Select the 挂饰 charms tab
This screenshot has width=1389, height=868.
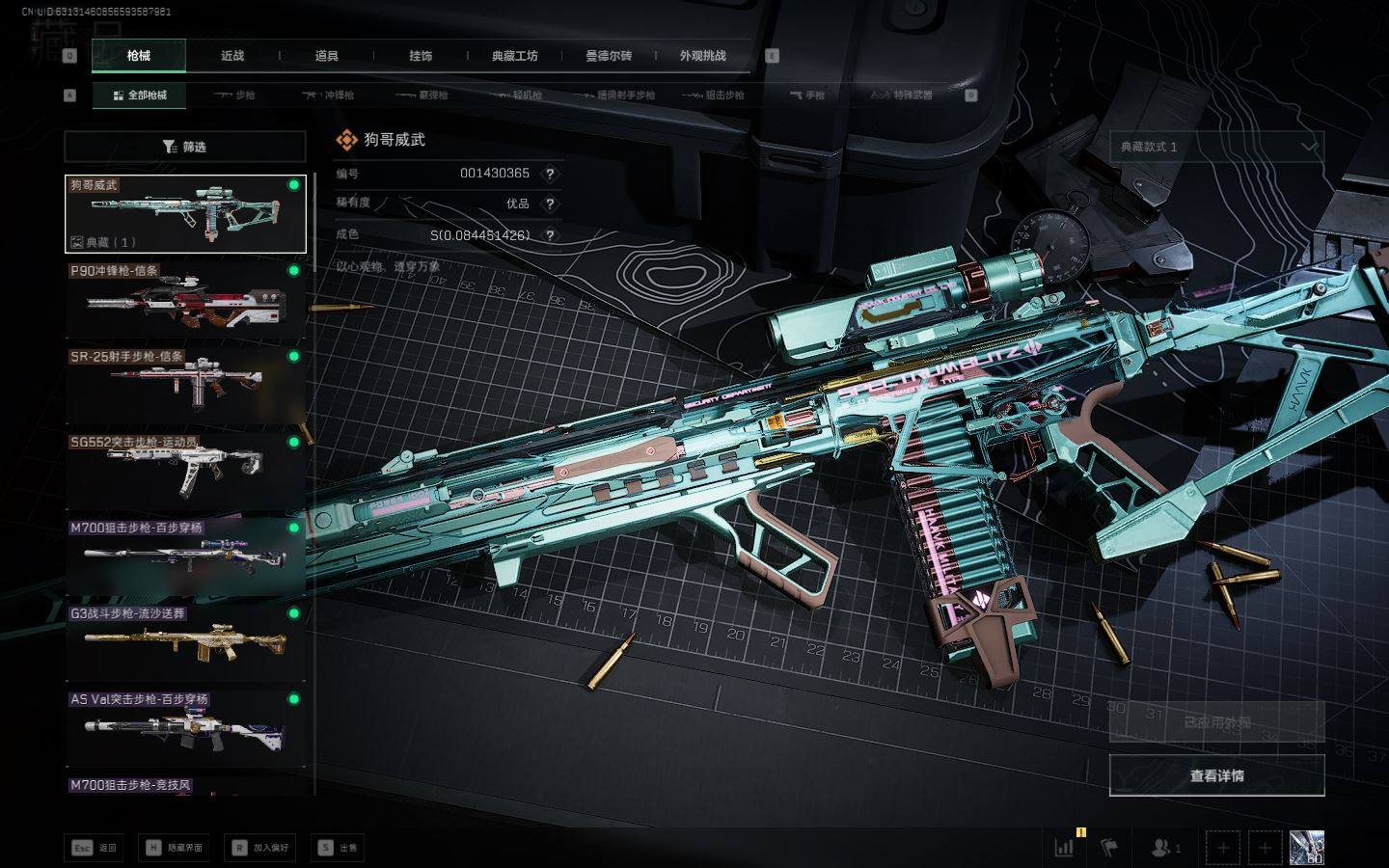coord(421,56)
